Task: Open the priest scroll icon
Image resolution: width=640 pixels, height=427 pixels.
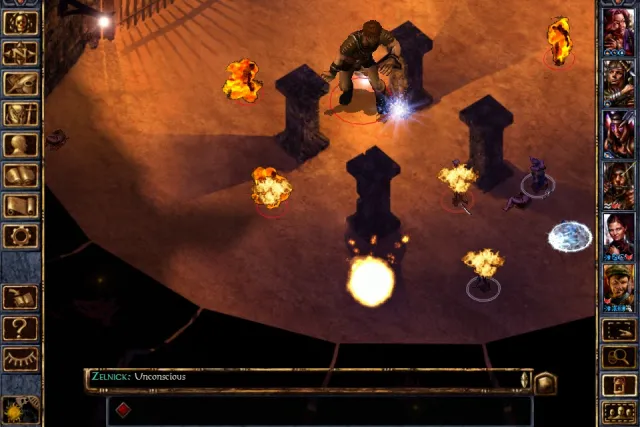Action: pyautogui.click(x=20, y=206)
